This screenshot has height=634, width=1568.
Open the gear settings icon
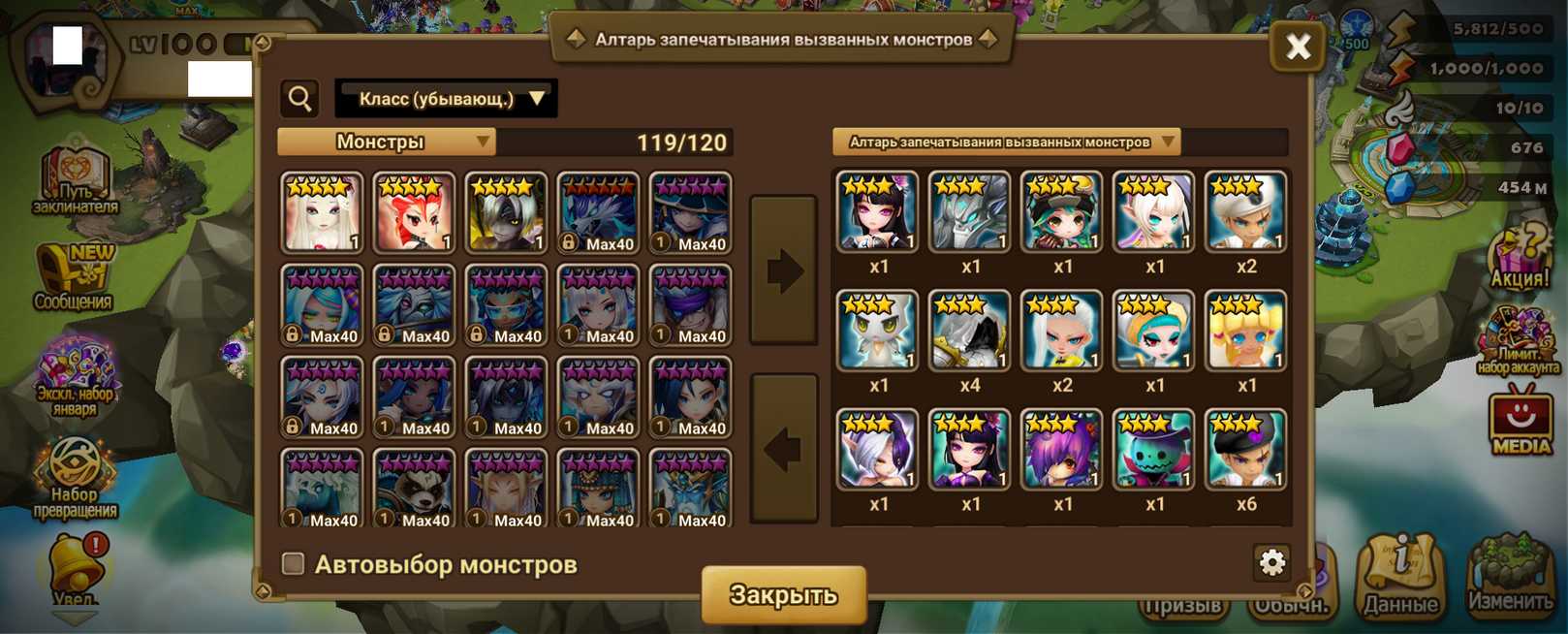[1271, 561]
